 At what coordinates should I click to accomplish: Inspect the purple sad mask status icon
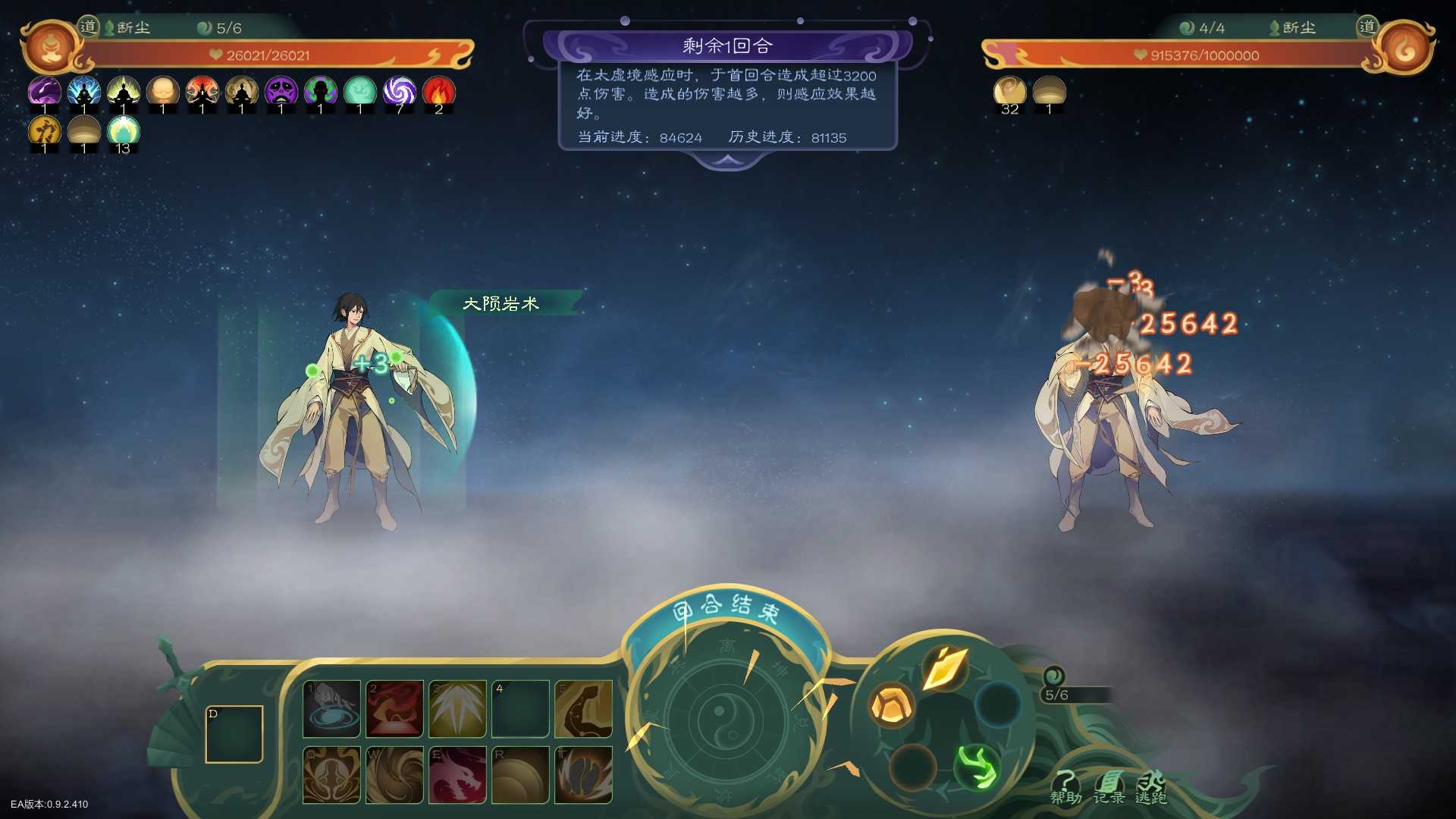(x=281, y=93)
